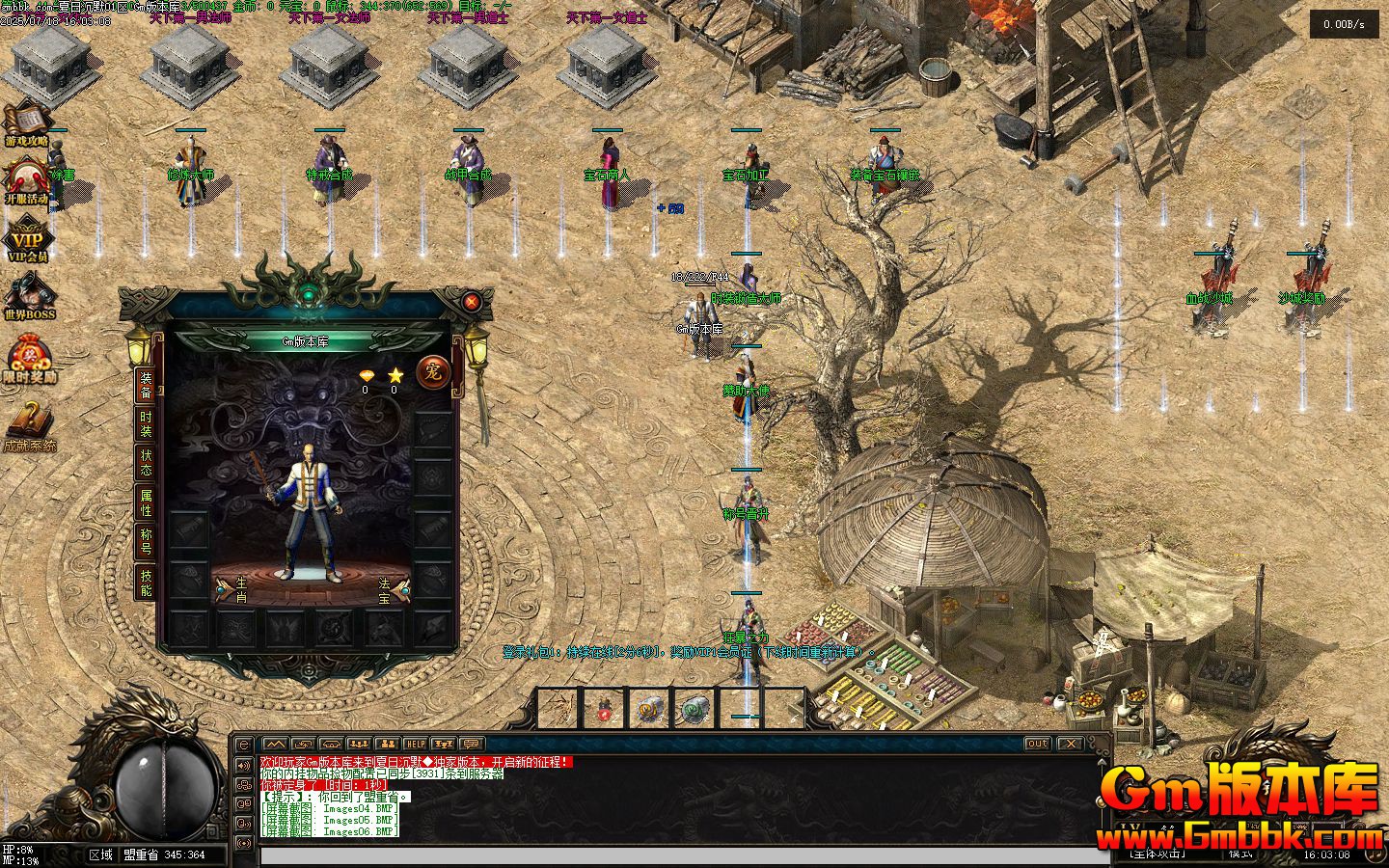This screenshot has height=868, width=1389.
Task: Close the character equipment window
Action: click(472, 302)
